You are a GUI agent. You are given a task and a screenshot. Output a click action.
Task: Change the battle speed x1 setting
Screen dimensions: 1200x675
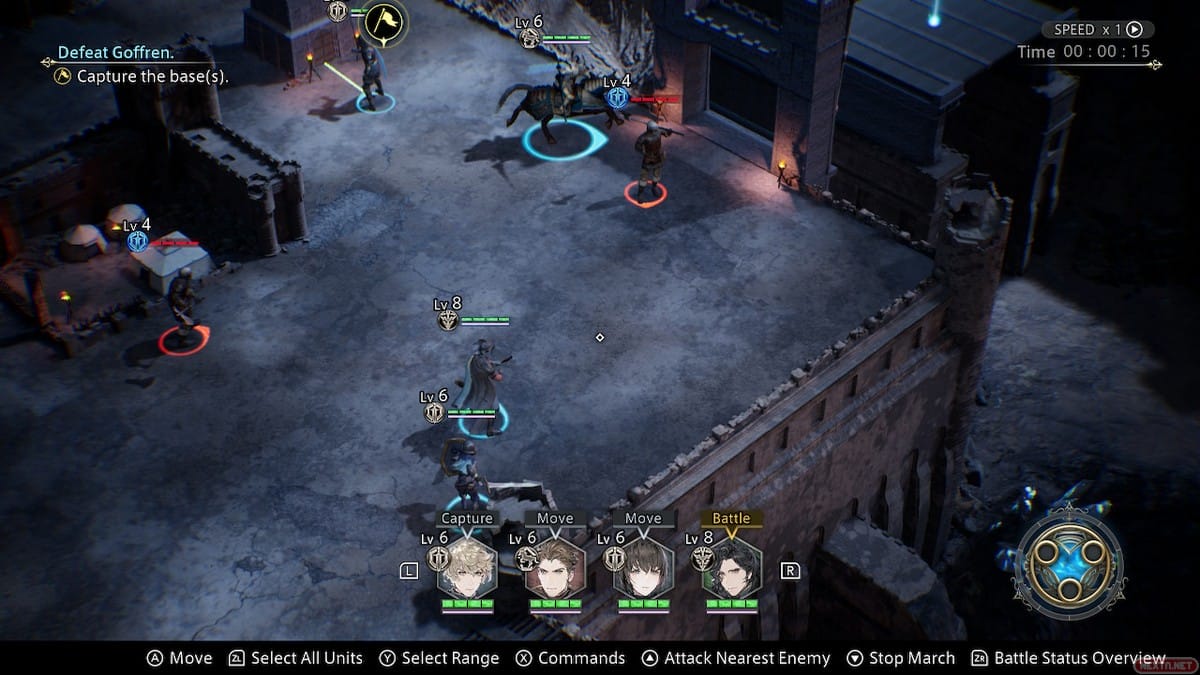click(1097, 30)
